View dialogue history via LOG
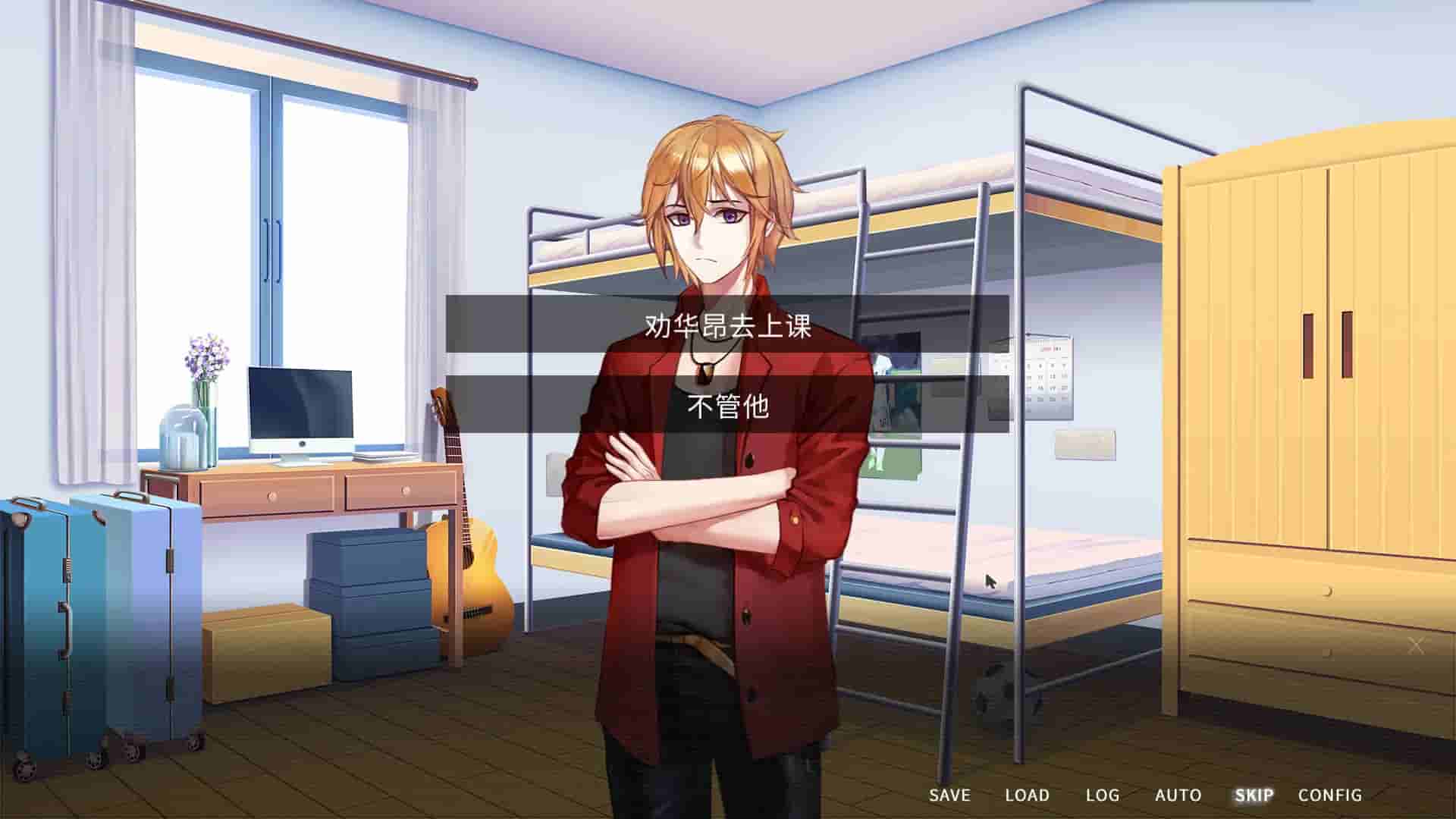 [x=1105, y=795]
